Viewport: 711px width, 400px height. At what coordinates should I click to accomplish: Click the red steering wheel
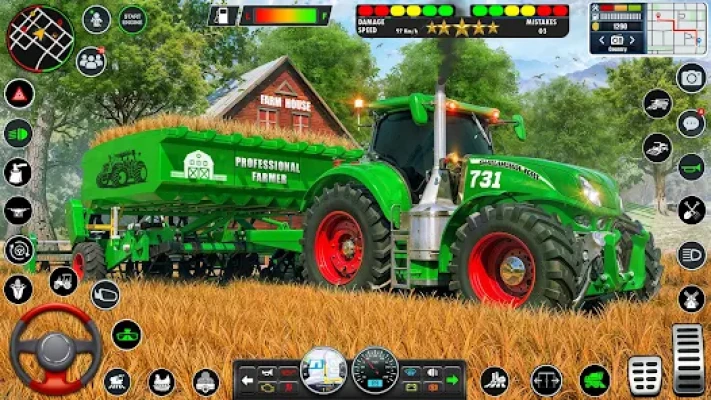[55, 348]
